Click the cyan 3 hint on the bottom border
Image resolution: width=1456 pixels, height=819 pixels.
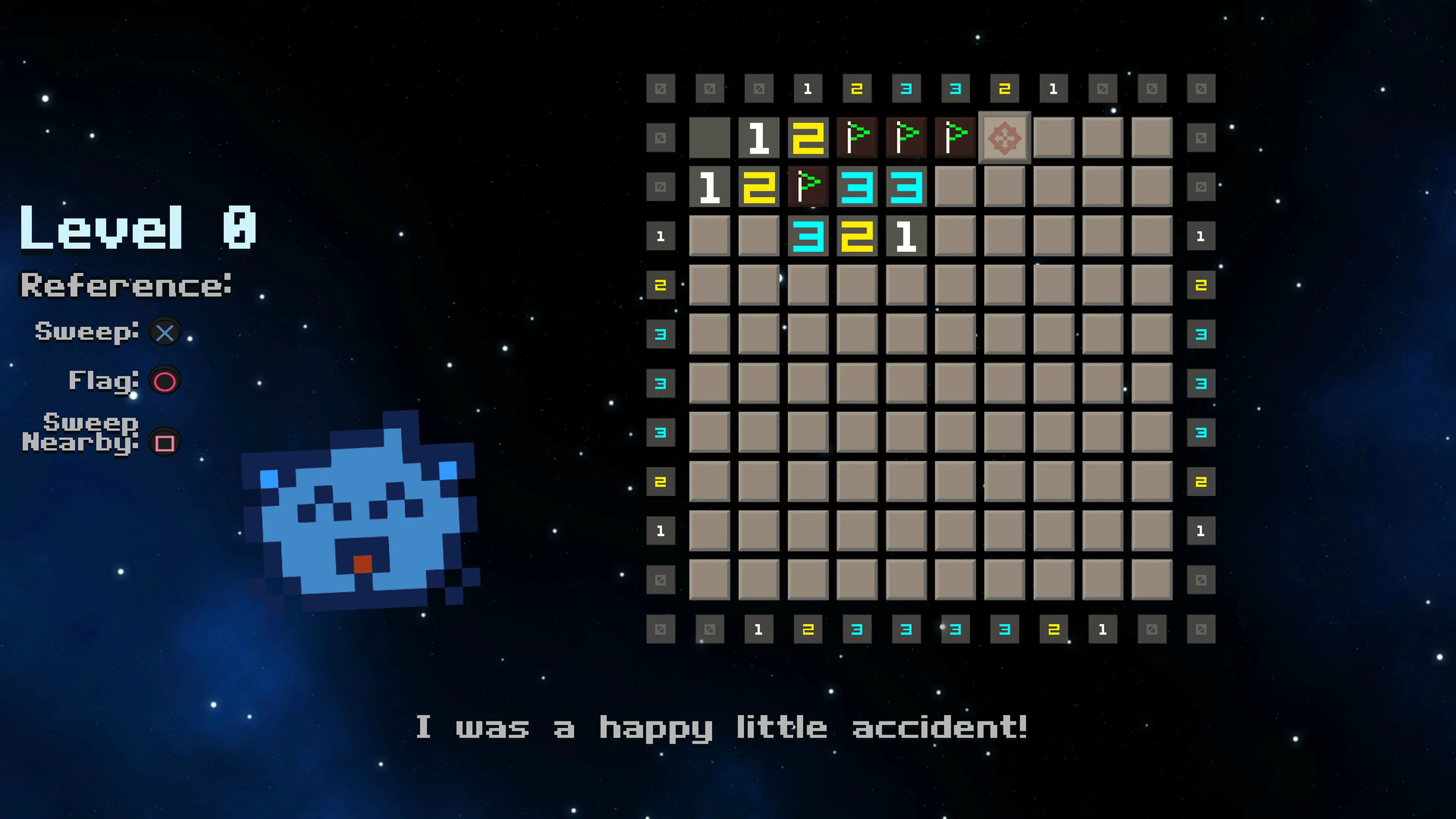856,629
